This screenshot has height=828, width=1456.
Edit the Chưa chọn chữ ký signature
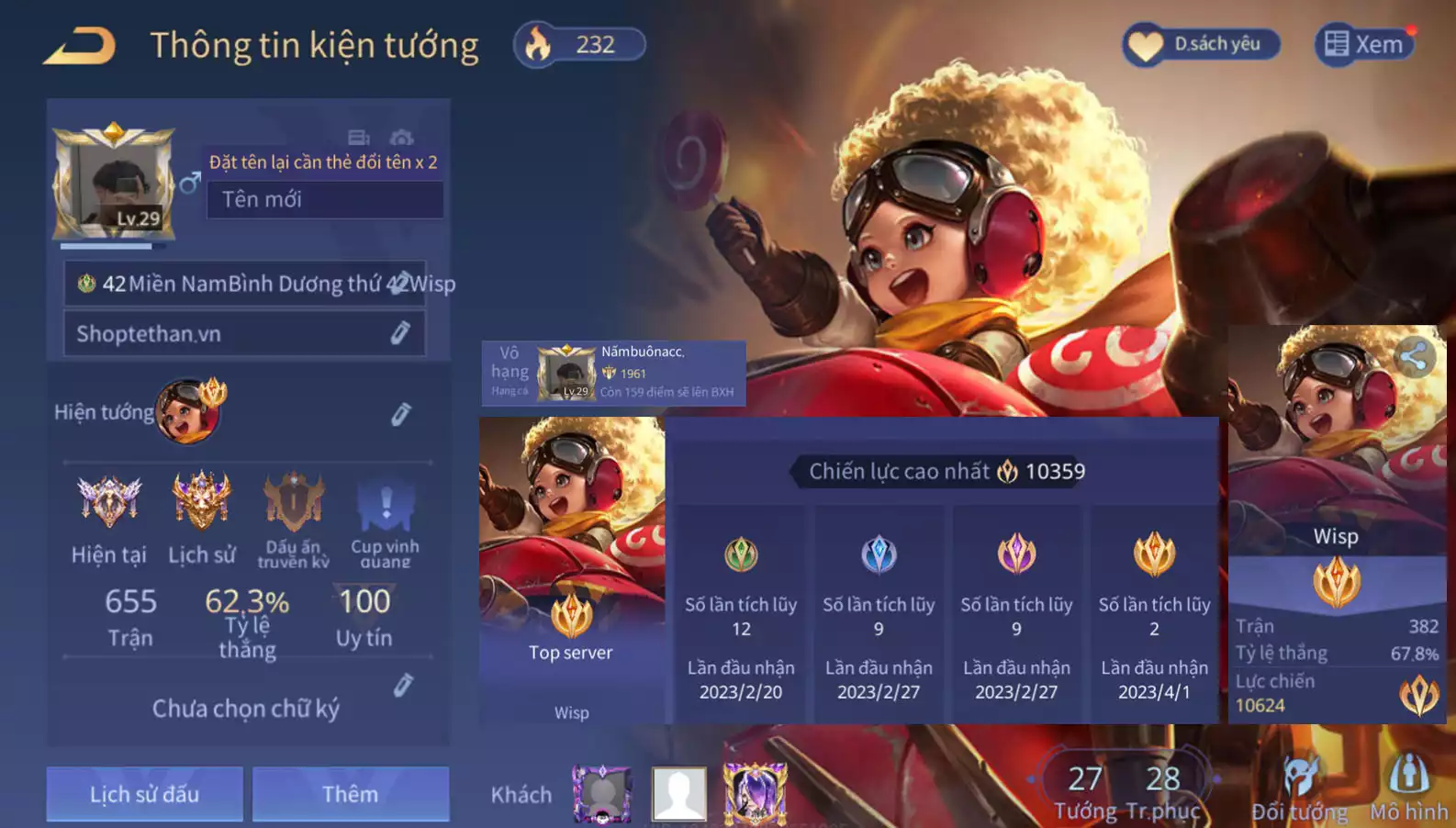pos(403,686)
